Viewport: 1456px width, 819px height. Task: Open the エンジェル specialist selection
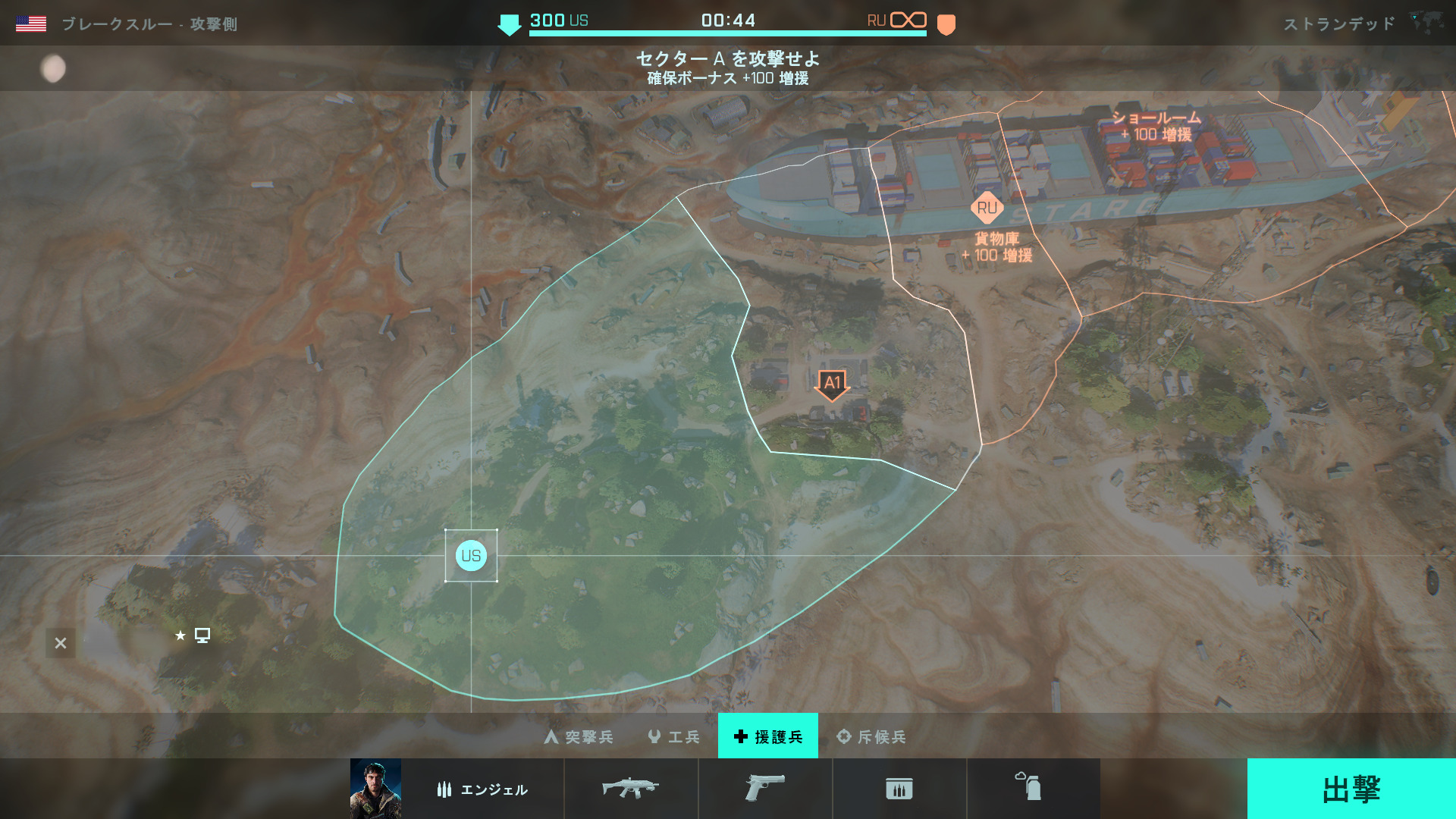pos(482,789)
